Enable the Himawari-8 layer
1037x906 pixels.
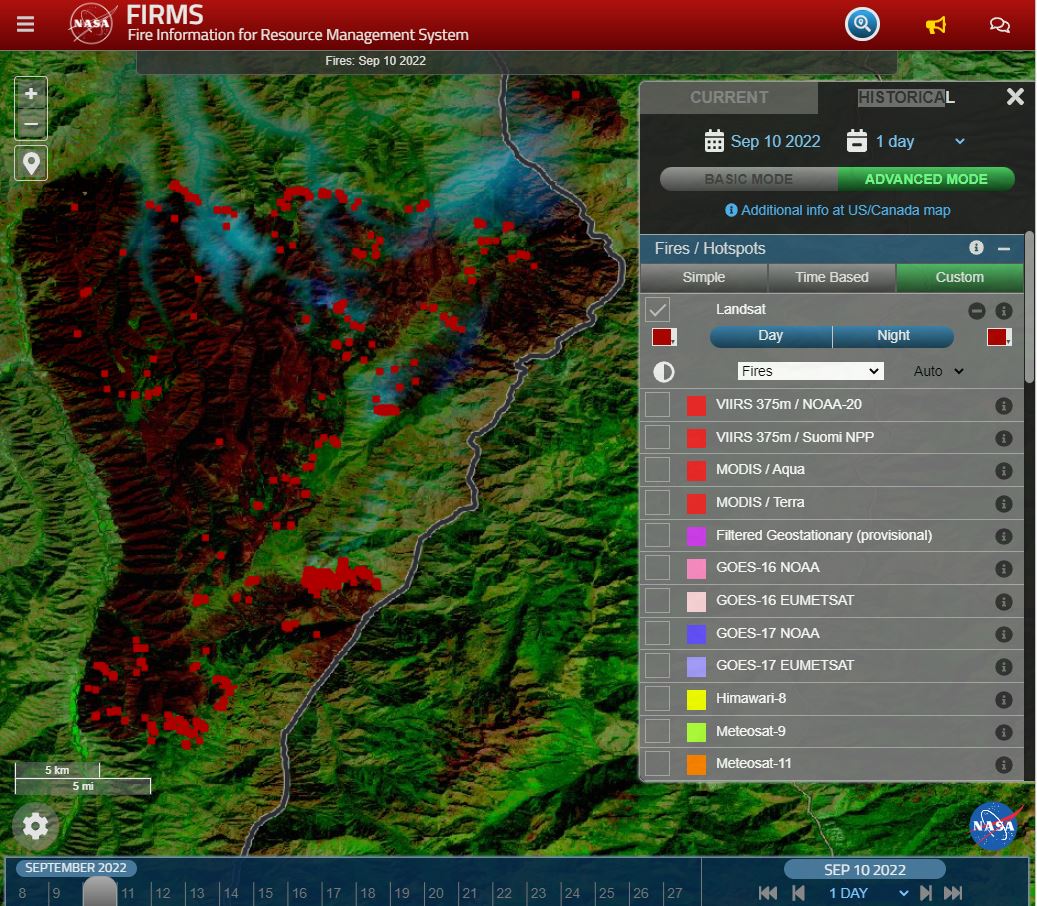click(657, 698)
